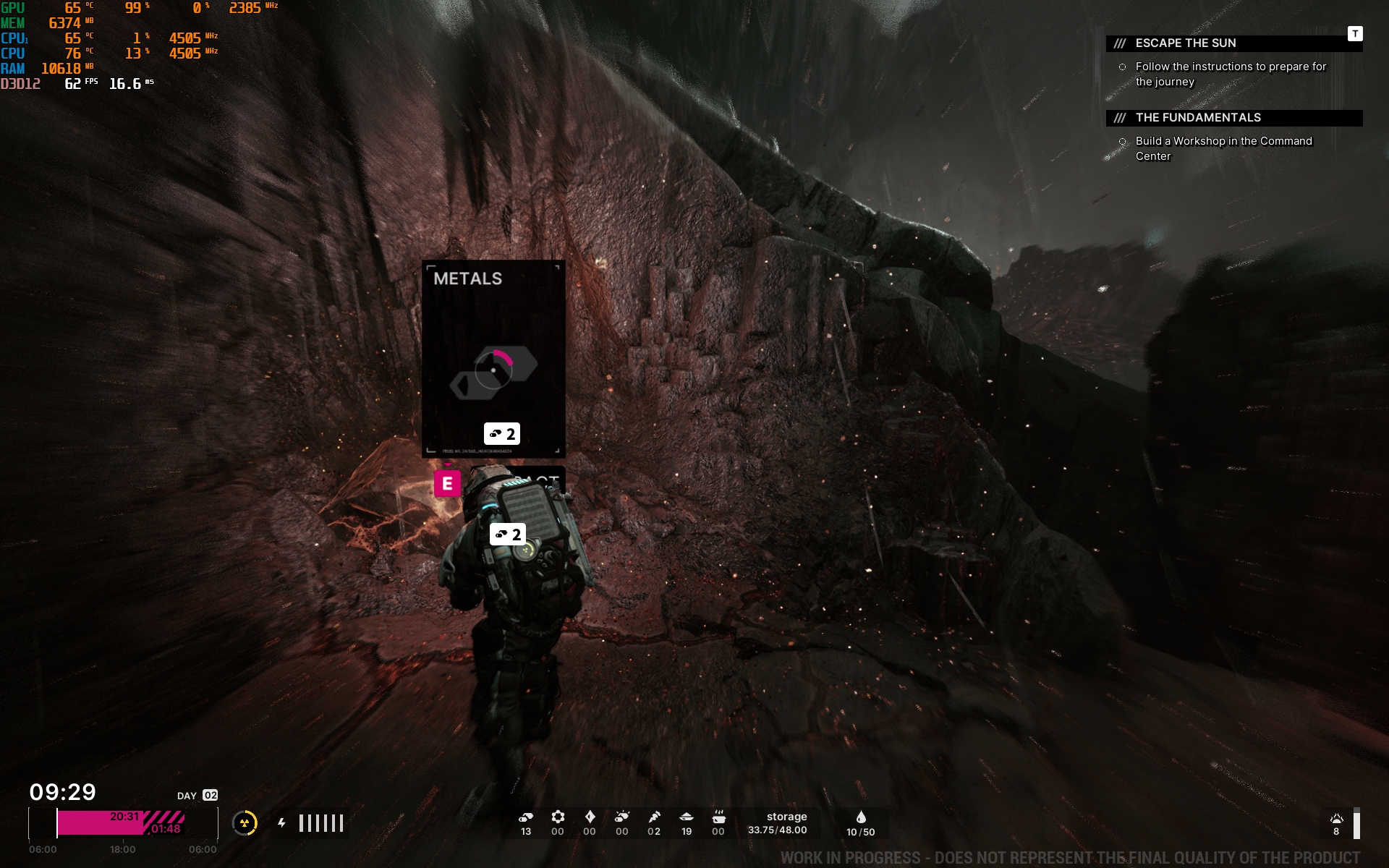Click the radiation level icon
Image resolution: width=1389 pixels, height=868 pixels.
245,823
